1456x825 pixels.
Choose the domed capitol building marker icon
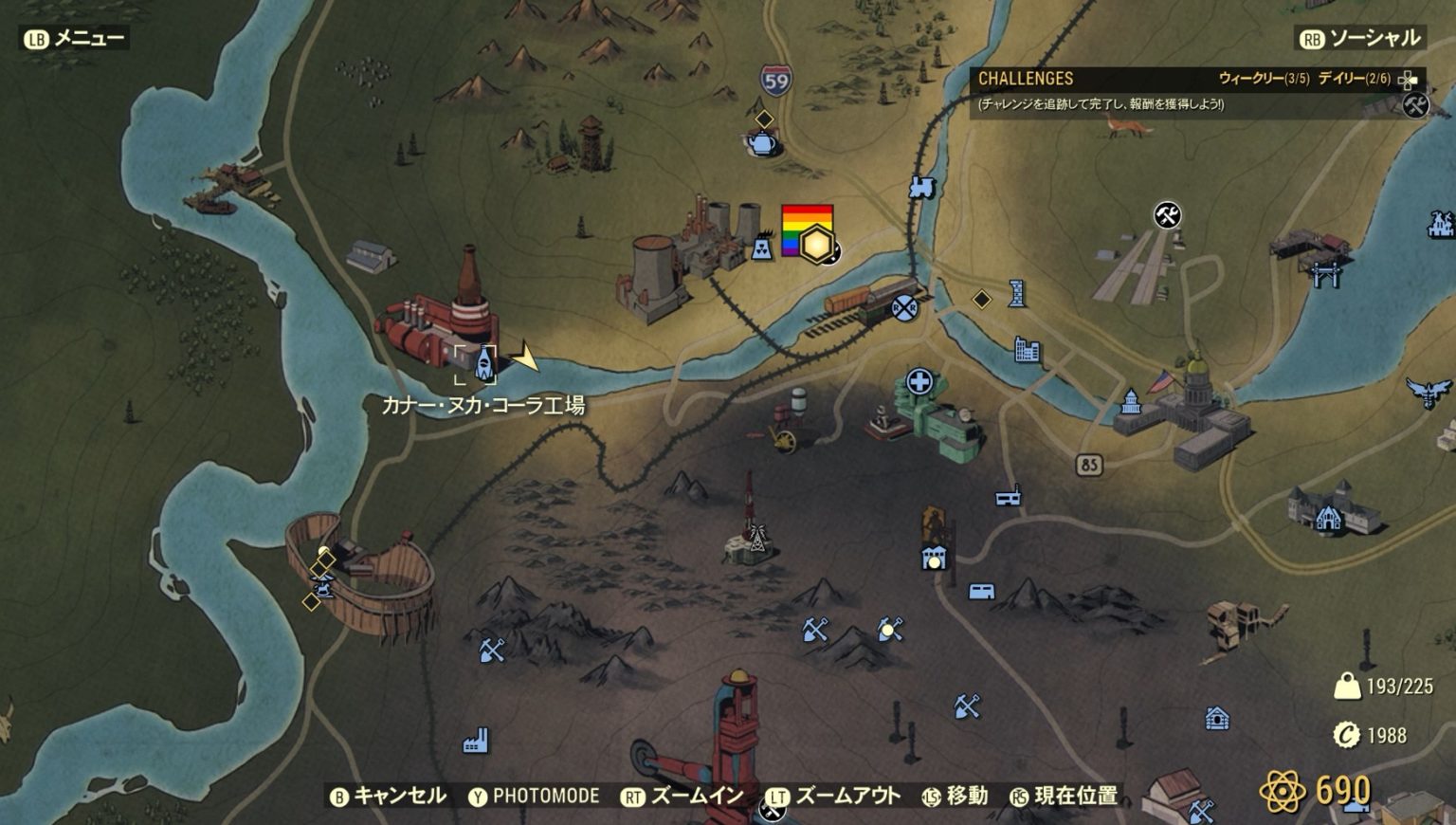1130,402
